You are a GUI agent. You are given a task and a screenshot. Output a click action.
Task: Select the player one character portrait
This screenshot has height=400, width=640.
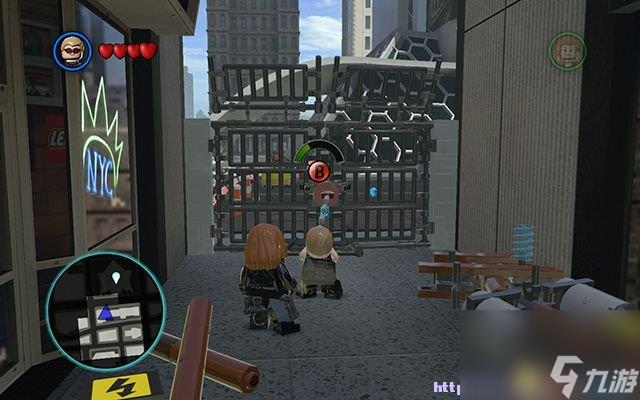[x=71, y=50]
